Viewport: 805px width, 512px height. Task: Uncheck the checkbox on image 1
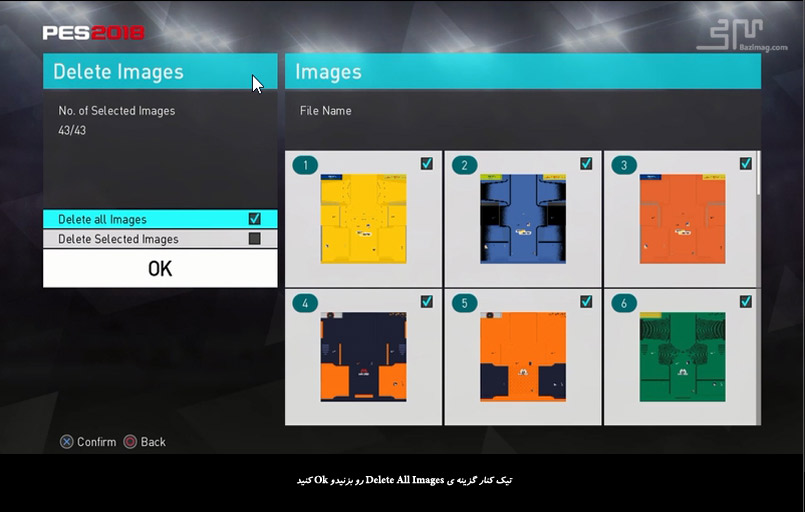[x=427, y=164]
